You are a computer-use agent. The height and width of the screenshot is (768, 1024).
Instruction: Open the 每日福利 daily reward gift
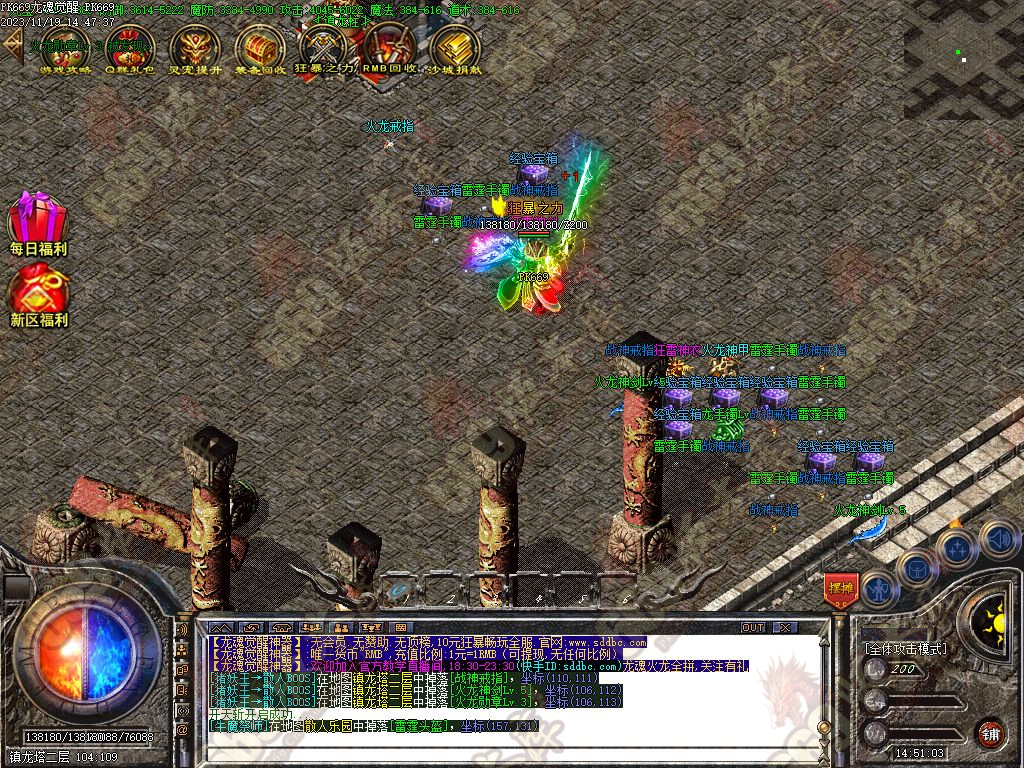38,222
